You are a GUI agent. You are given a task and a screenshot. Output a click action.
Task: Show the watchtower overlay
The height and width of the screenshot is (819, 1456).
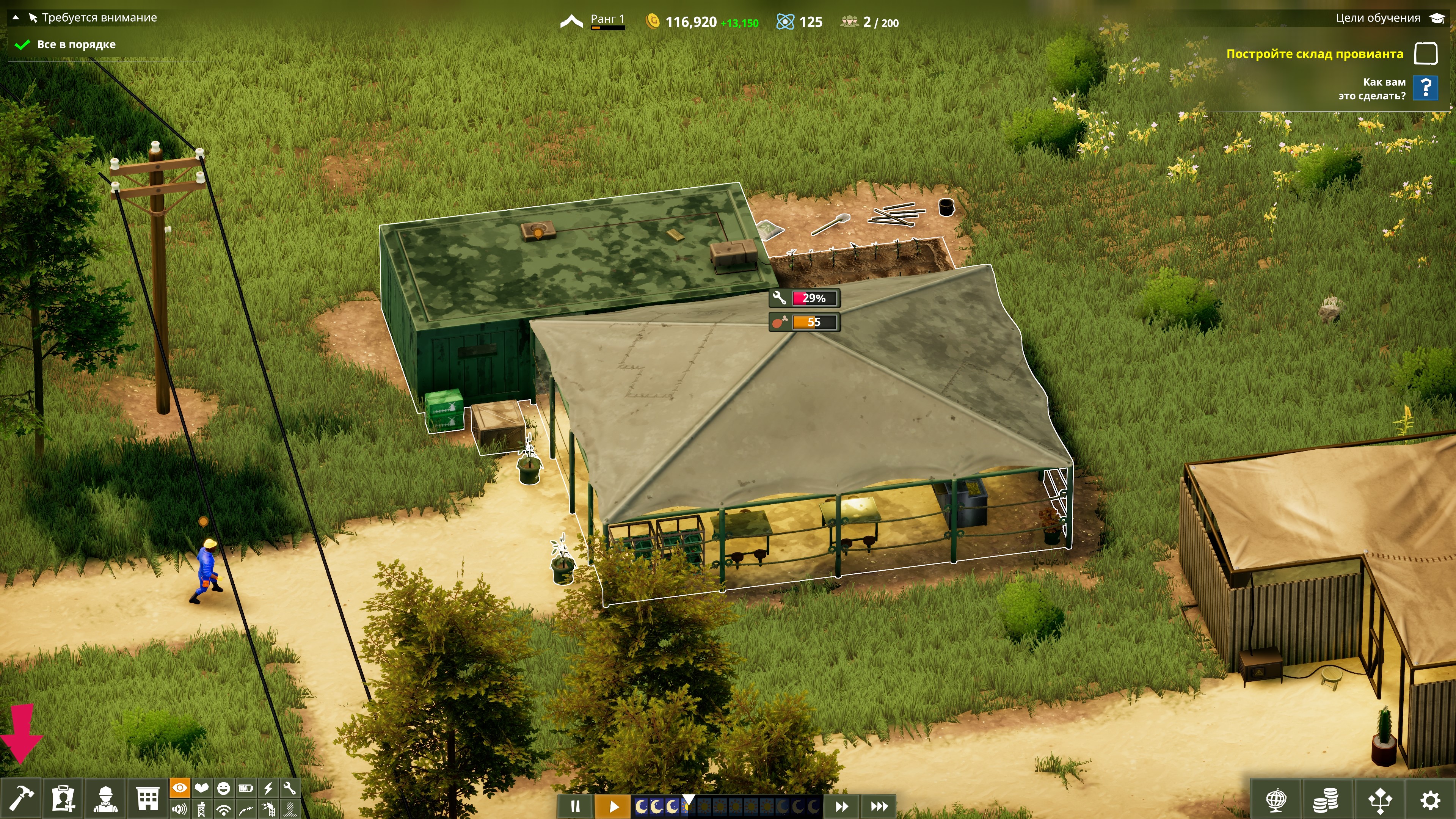[202, 810]
